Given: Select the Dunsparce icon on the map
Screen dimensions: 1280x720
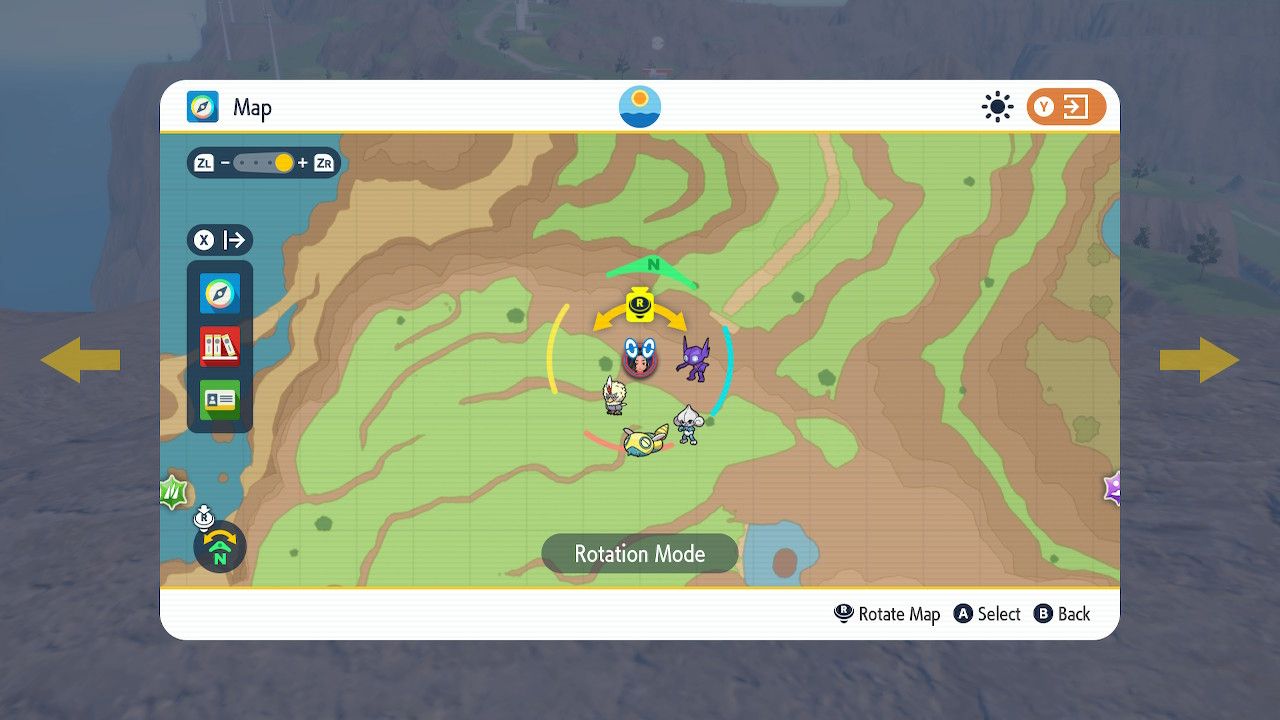Looking at the screenshot, I should 646,444.
